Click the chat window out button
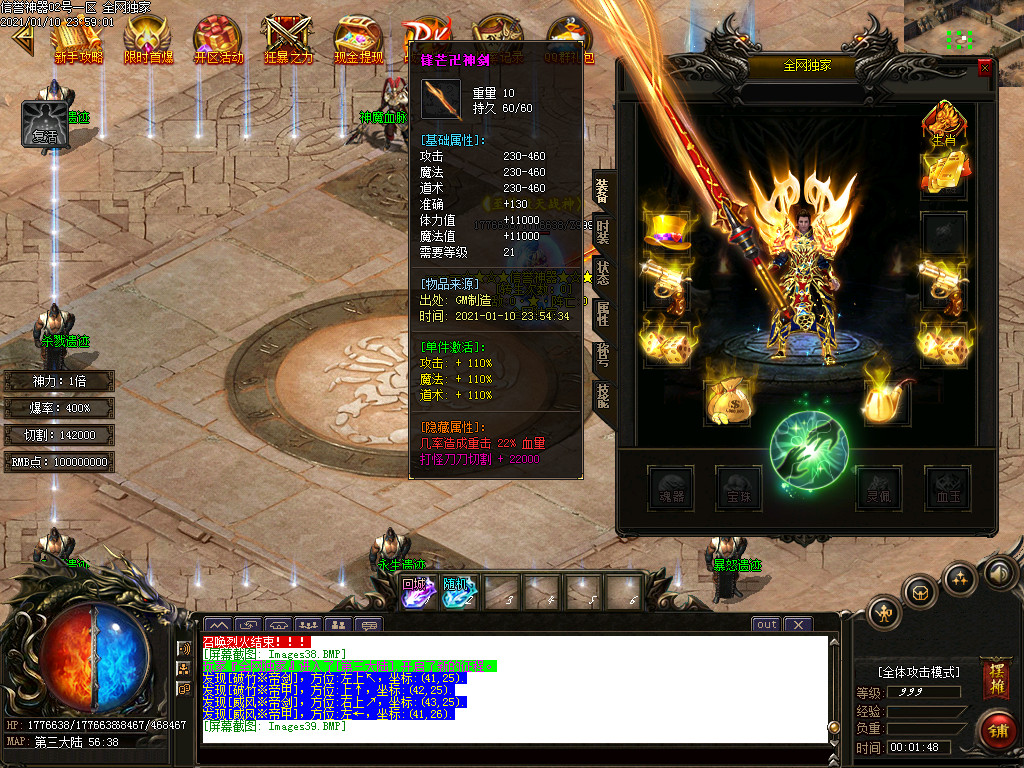This screenshot has width=1024, height=768. click(766, 624)
